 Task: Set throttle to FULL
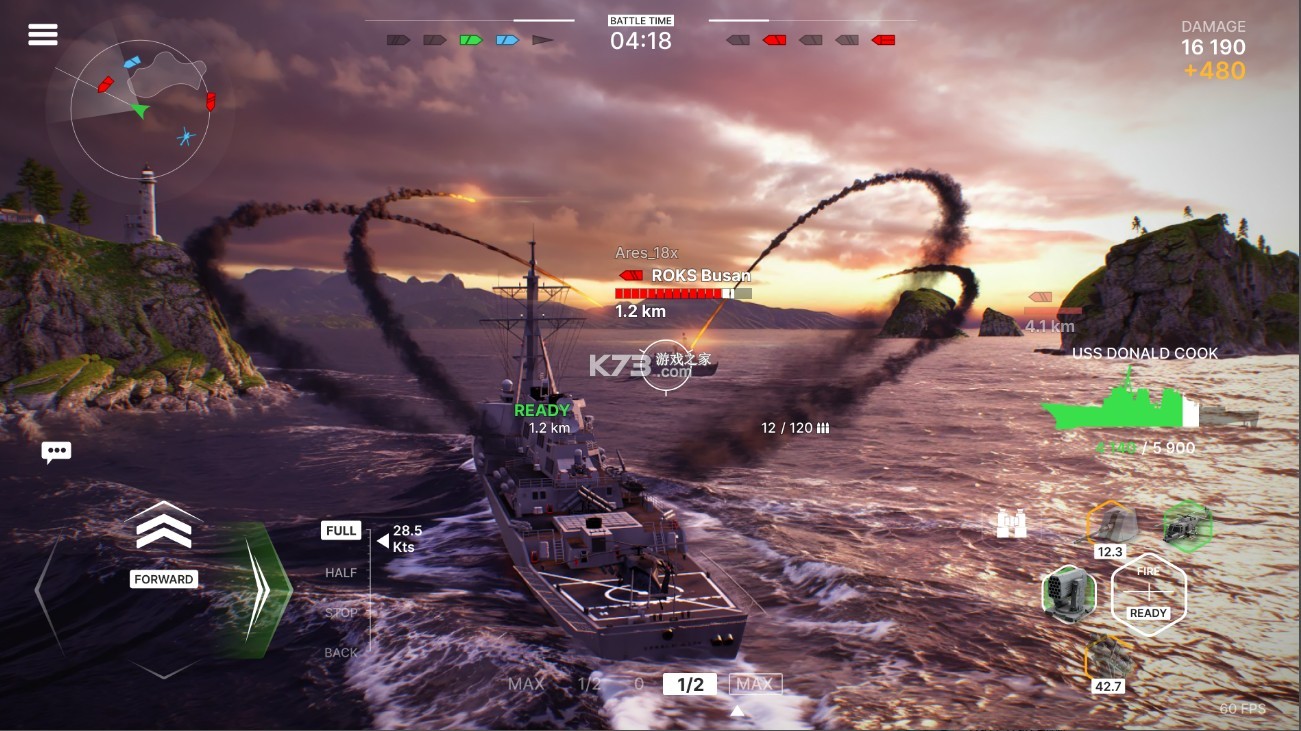click(x=341, y=531)
